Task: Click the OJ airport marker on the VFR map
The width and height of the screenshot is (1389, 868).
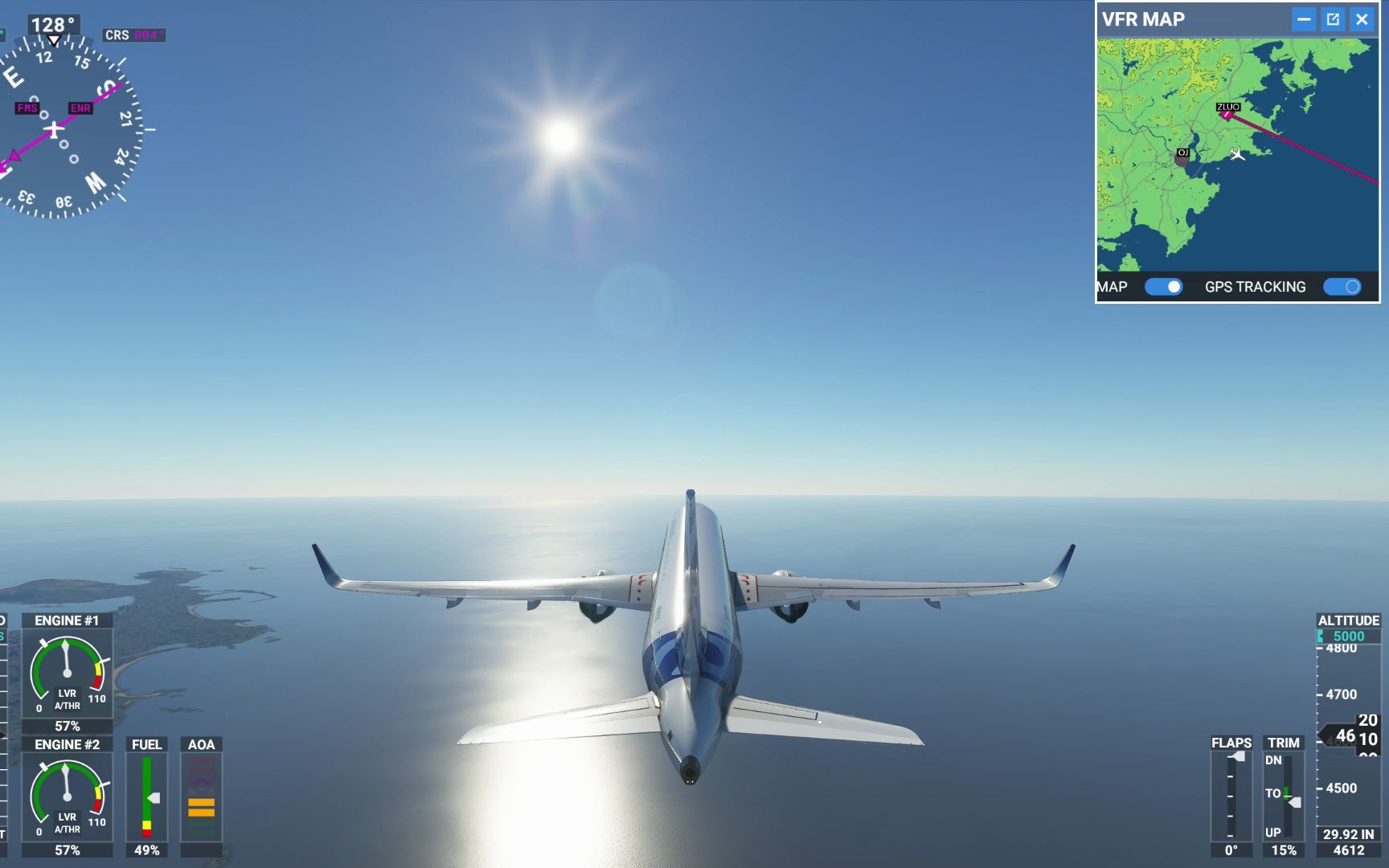Action: (x=1182, y=153)
